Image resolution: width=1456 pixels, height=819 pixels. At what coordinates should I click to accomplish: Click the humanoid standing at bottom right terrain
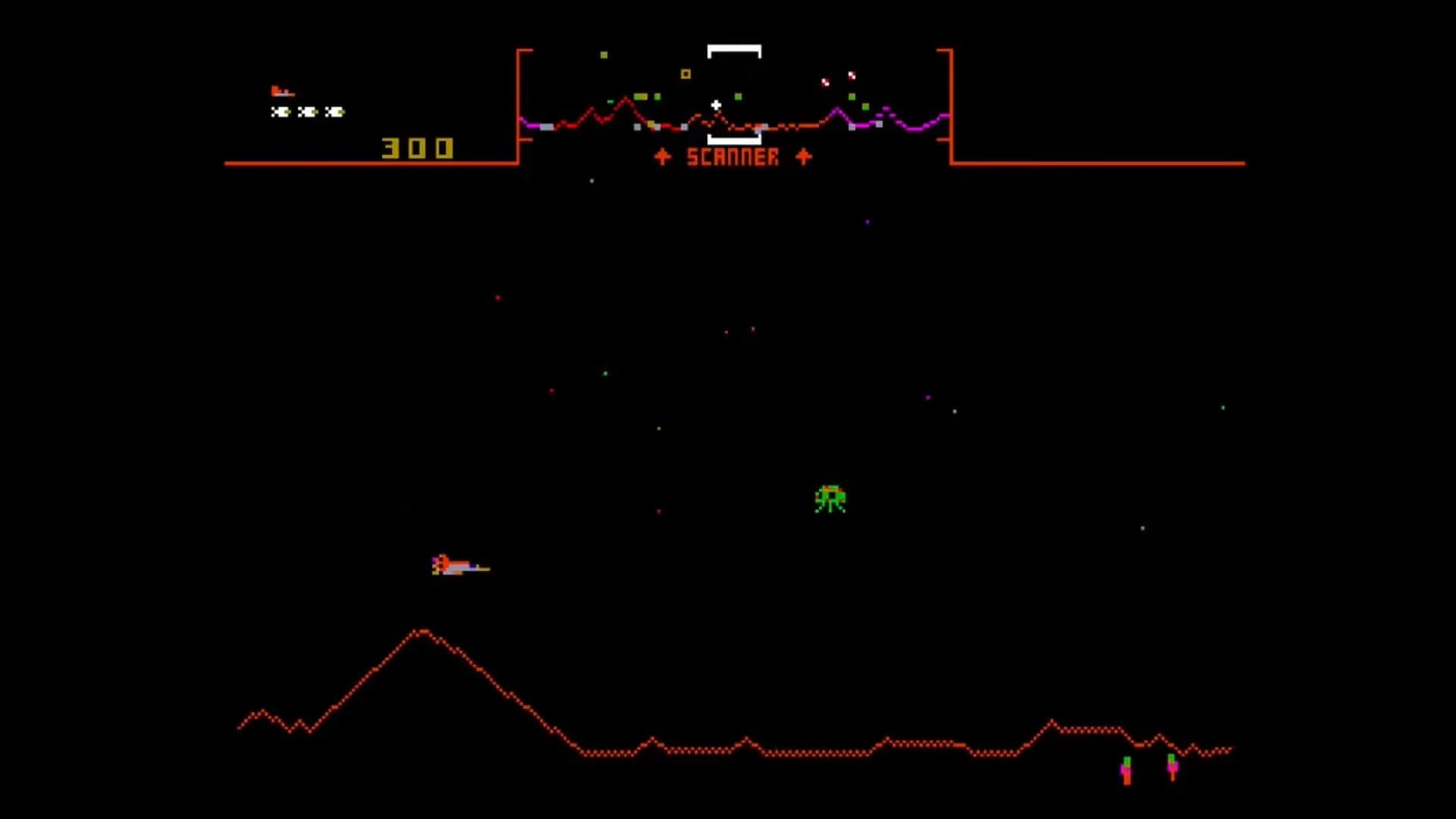click(x=1126, y=771)
